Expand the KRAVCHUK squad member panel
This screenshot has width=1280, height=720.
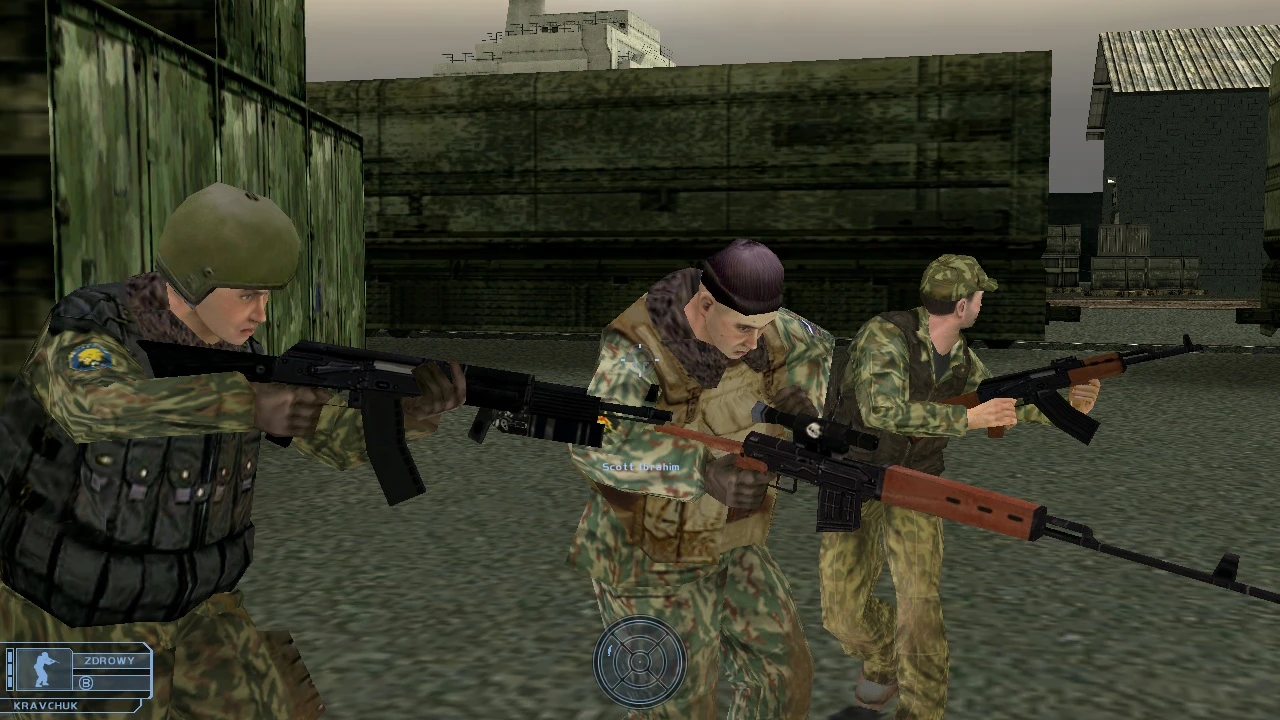(75, 672)
